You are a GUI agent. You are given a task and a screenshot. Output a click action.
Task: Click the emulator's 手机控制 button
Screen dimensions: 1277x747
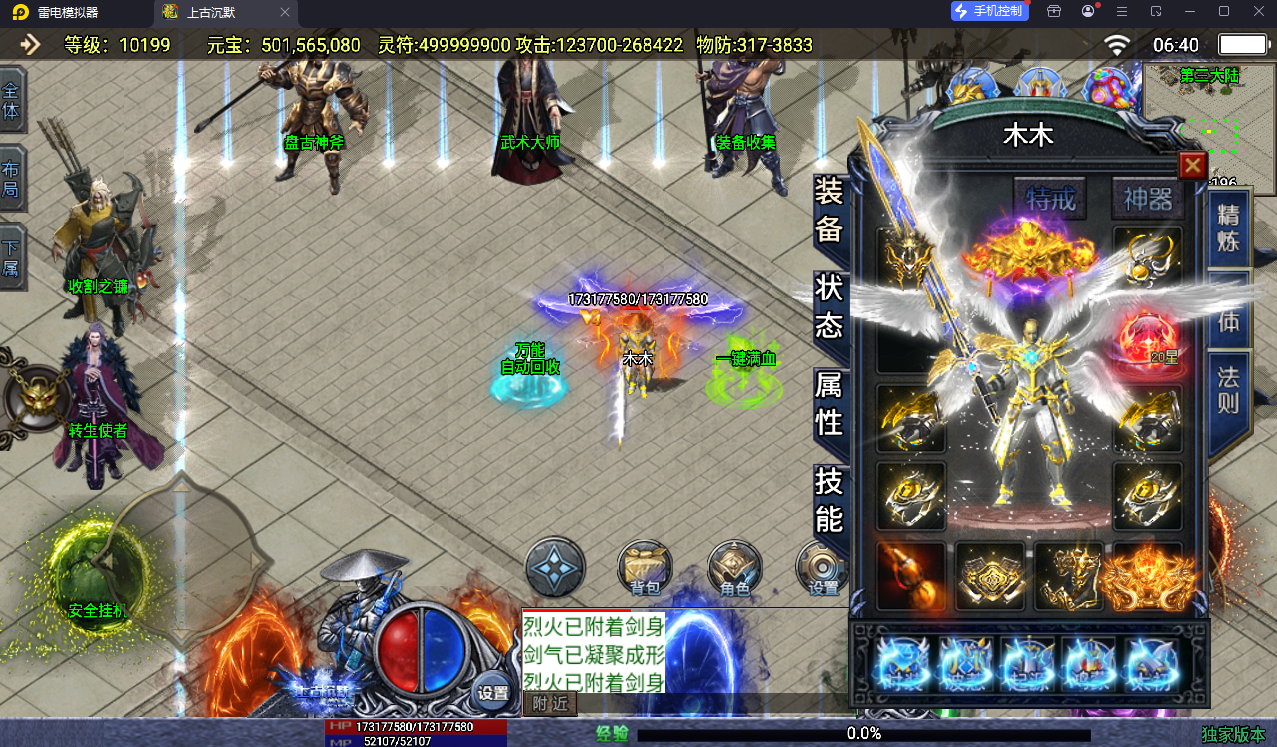(989, 11)
